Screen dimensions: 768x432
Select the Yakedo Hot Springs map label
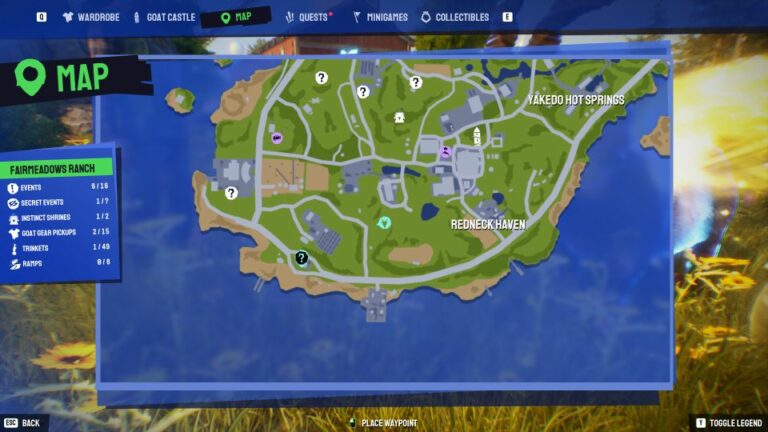pyautogui.click(x=576, y=100)
